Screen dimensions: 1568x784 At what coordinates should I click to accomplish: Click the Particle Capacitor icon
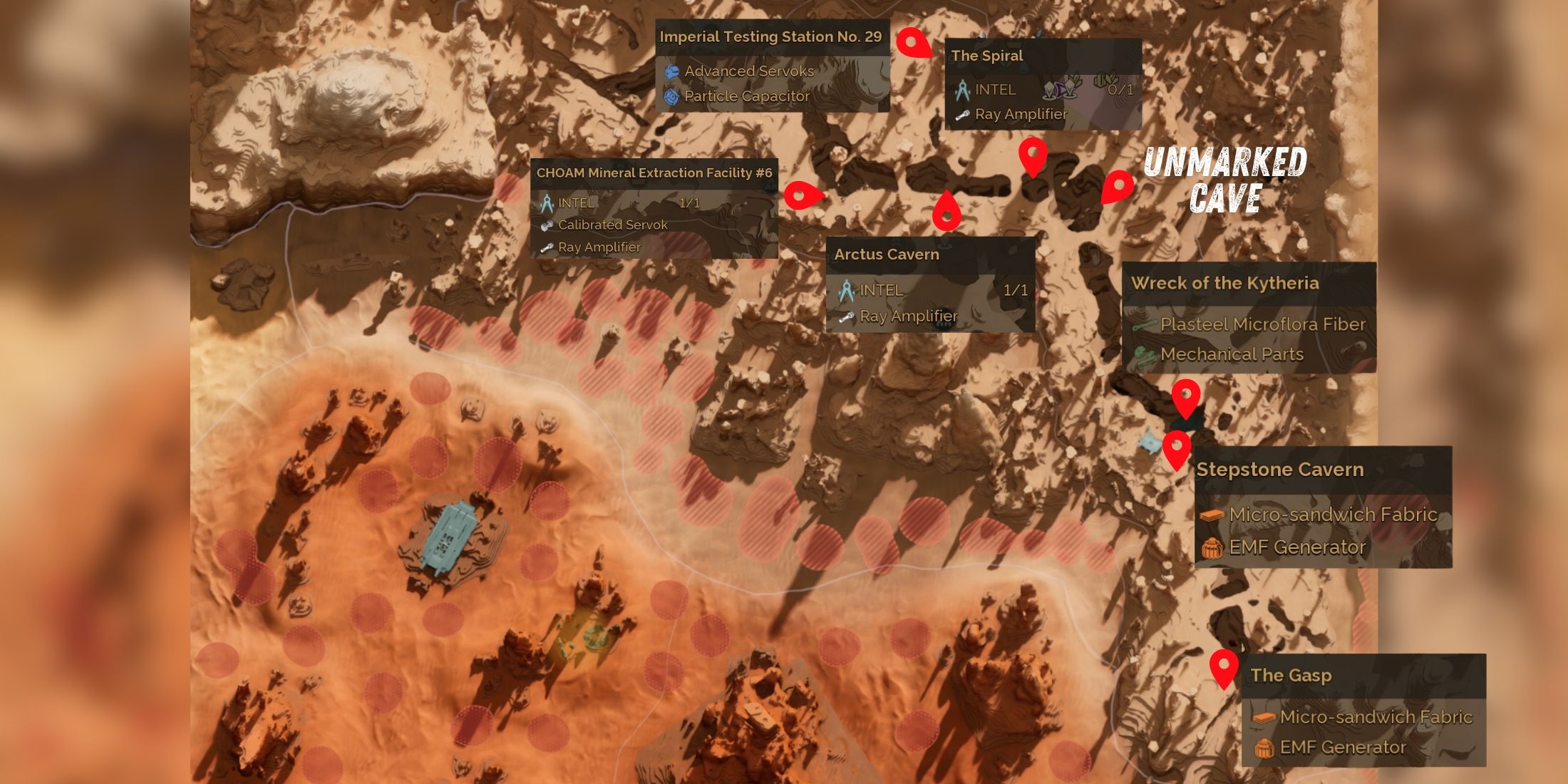tap(670, 96)
